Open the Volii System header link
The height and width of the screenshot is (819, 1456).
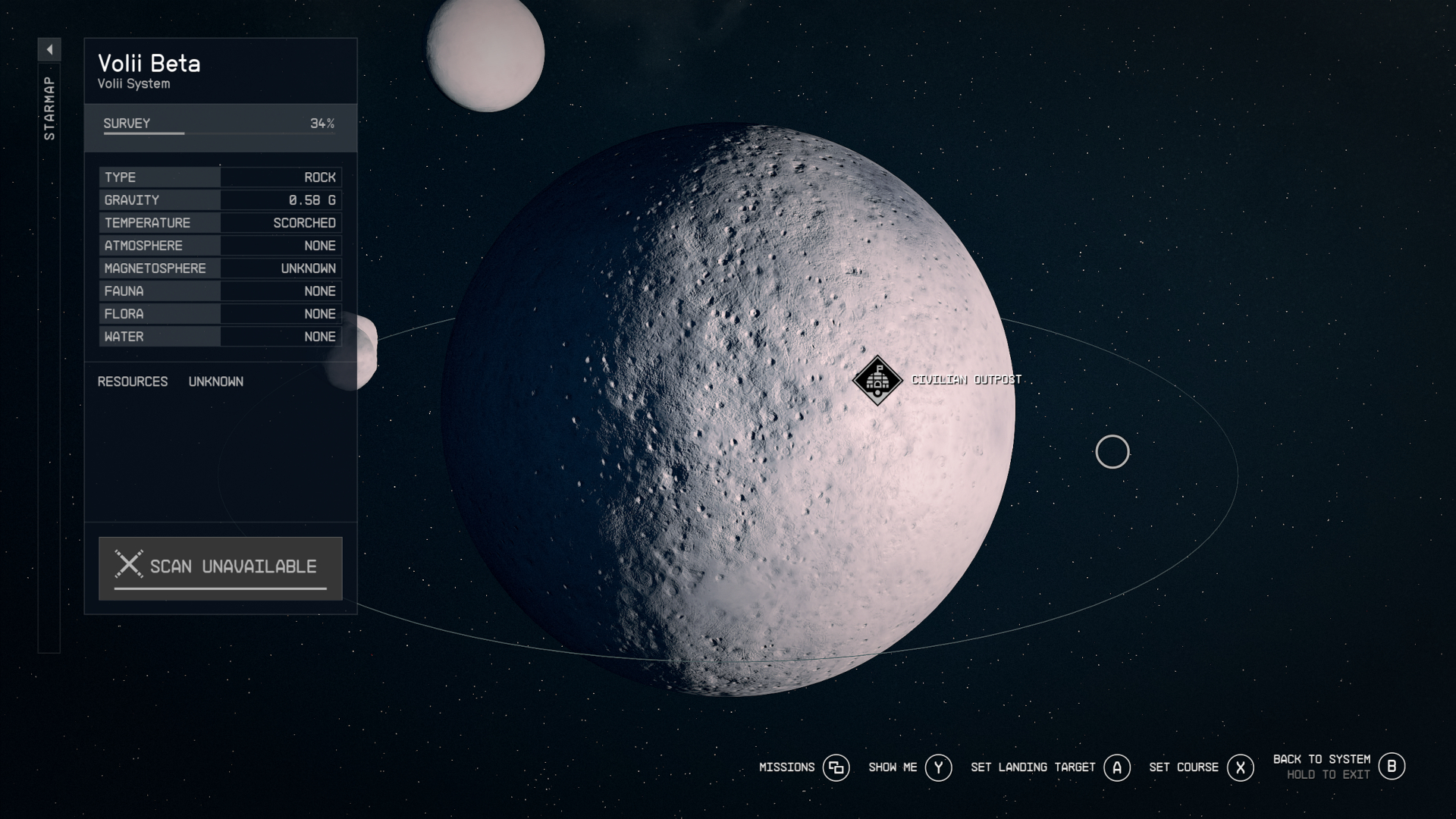point(133,84)
